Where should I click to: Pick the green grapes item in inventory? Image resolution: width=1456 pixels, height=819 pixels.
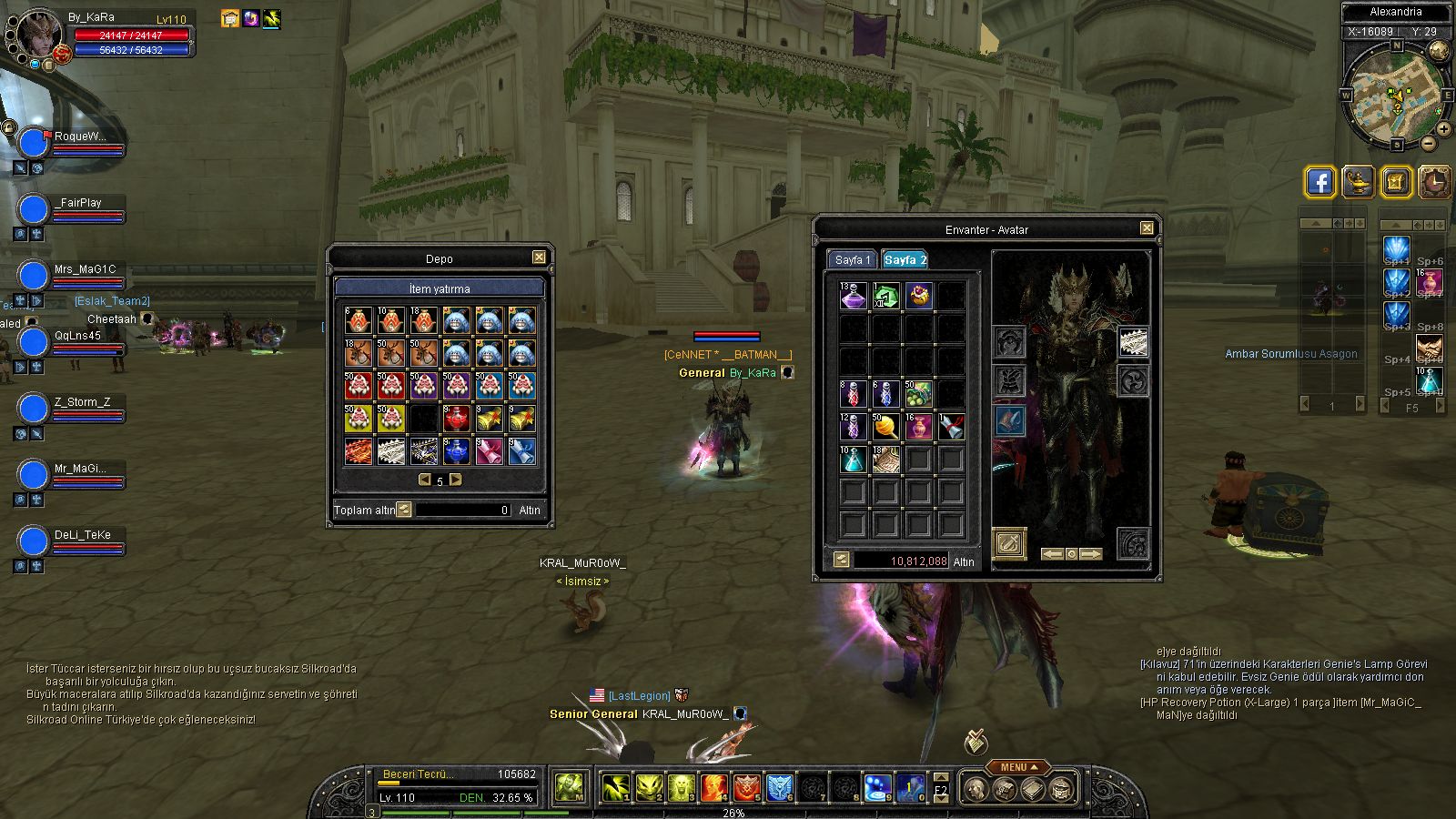pyautogui.click(x=918, y=394)
